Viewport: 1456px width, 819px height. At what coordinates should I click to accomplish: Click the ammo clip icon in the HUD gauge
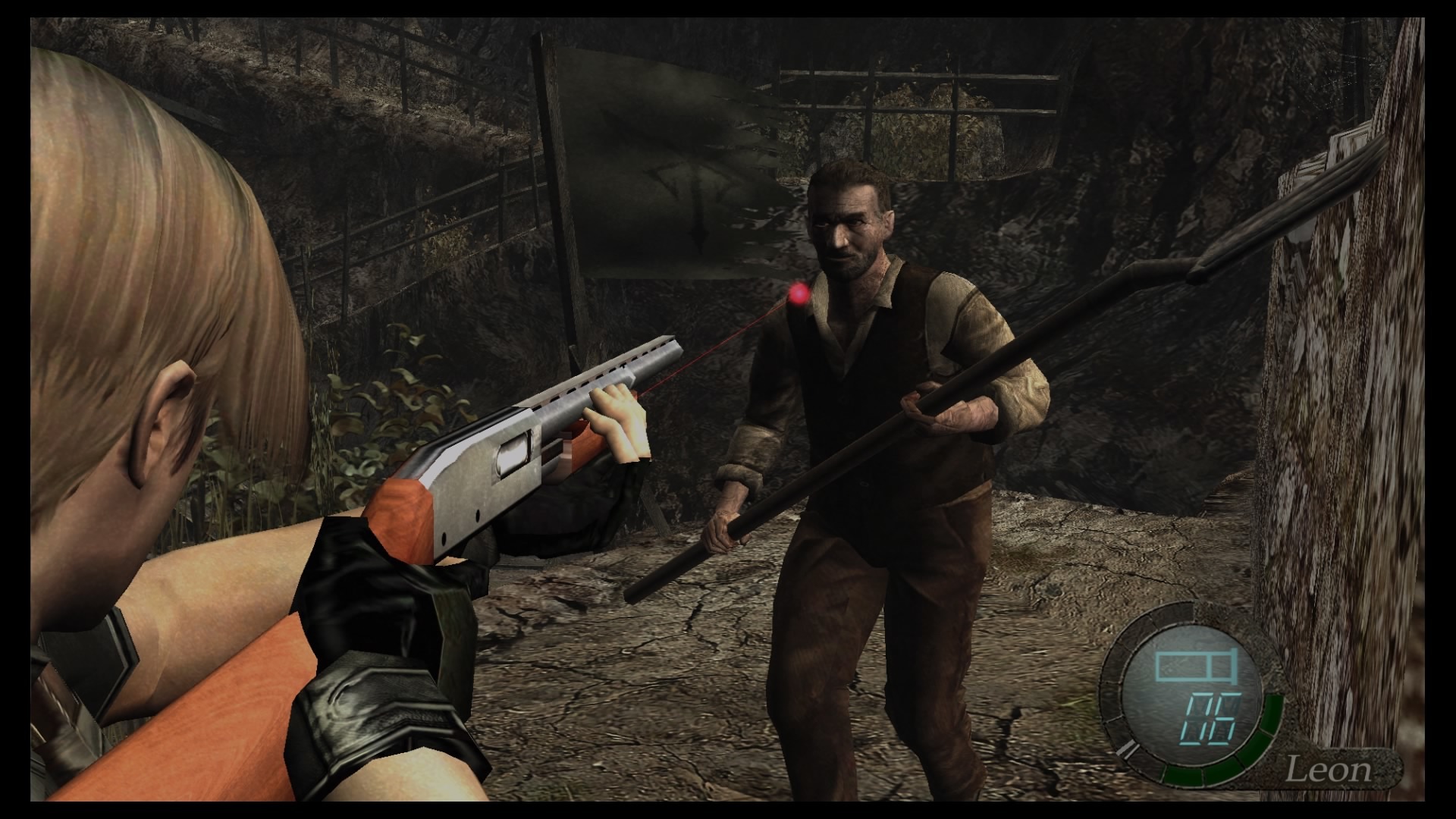tap(1194, 666)
